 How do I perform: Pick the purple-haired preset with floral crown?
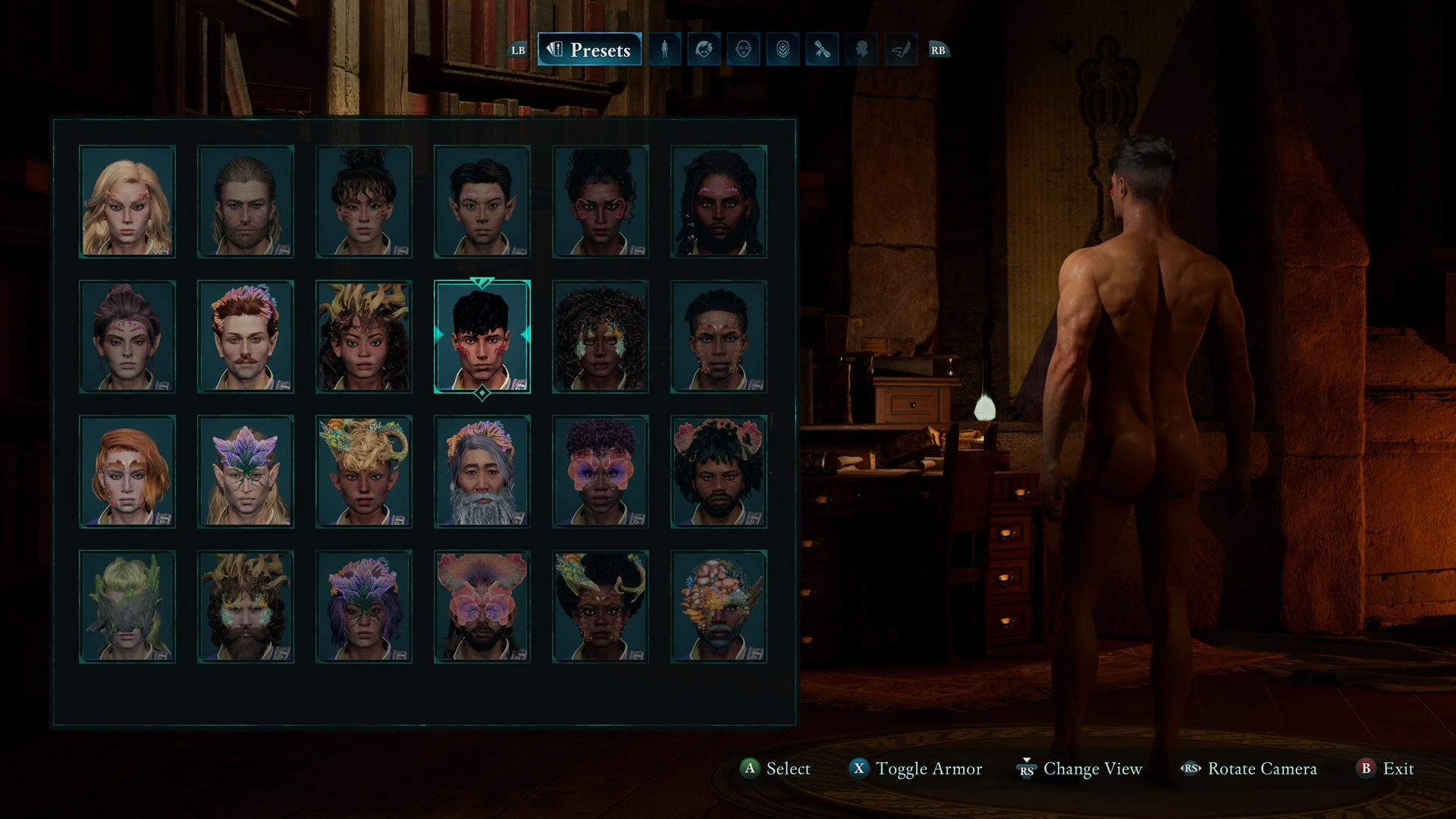(x=364, y=607)
